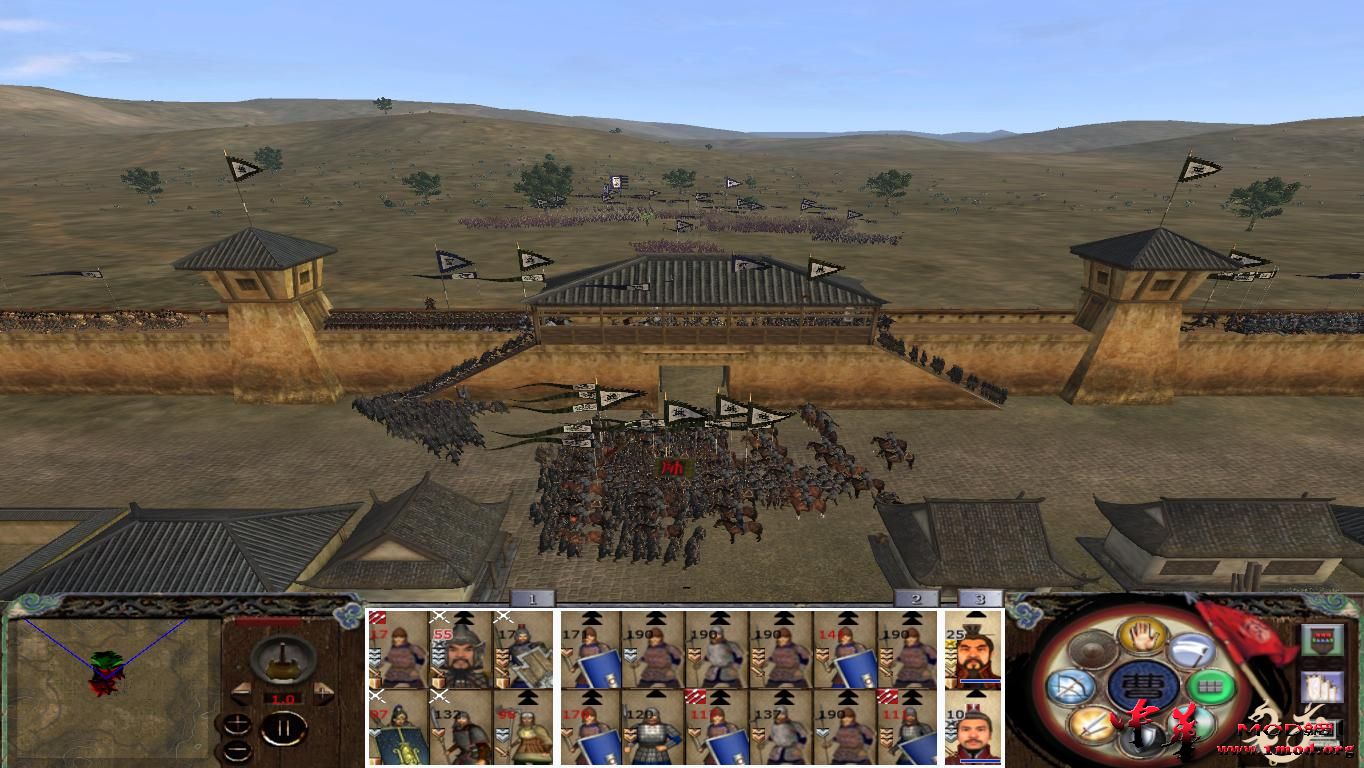Toggle guard mode with the shield icon
This screenshot has width=1364, height=768.
click(x=1142, y=740)
